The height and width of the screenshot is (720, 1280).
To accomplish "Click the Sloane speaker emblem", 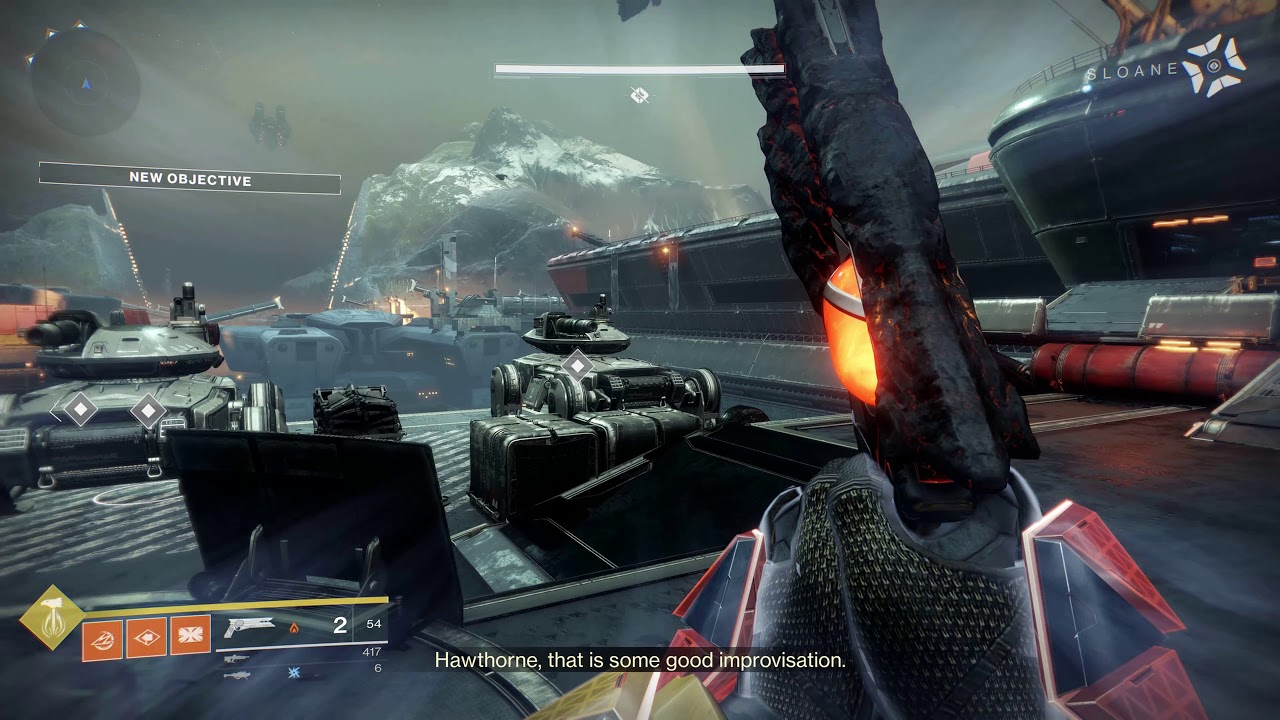I will coord(1214,66).
